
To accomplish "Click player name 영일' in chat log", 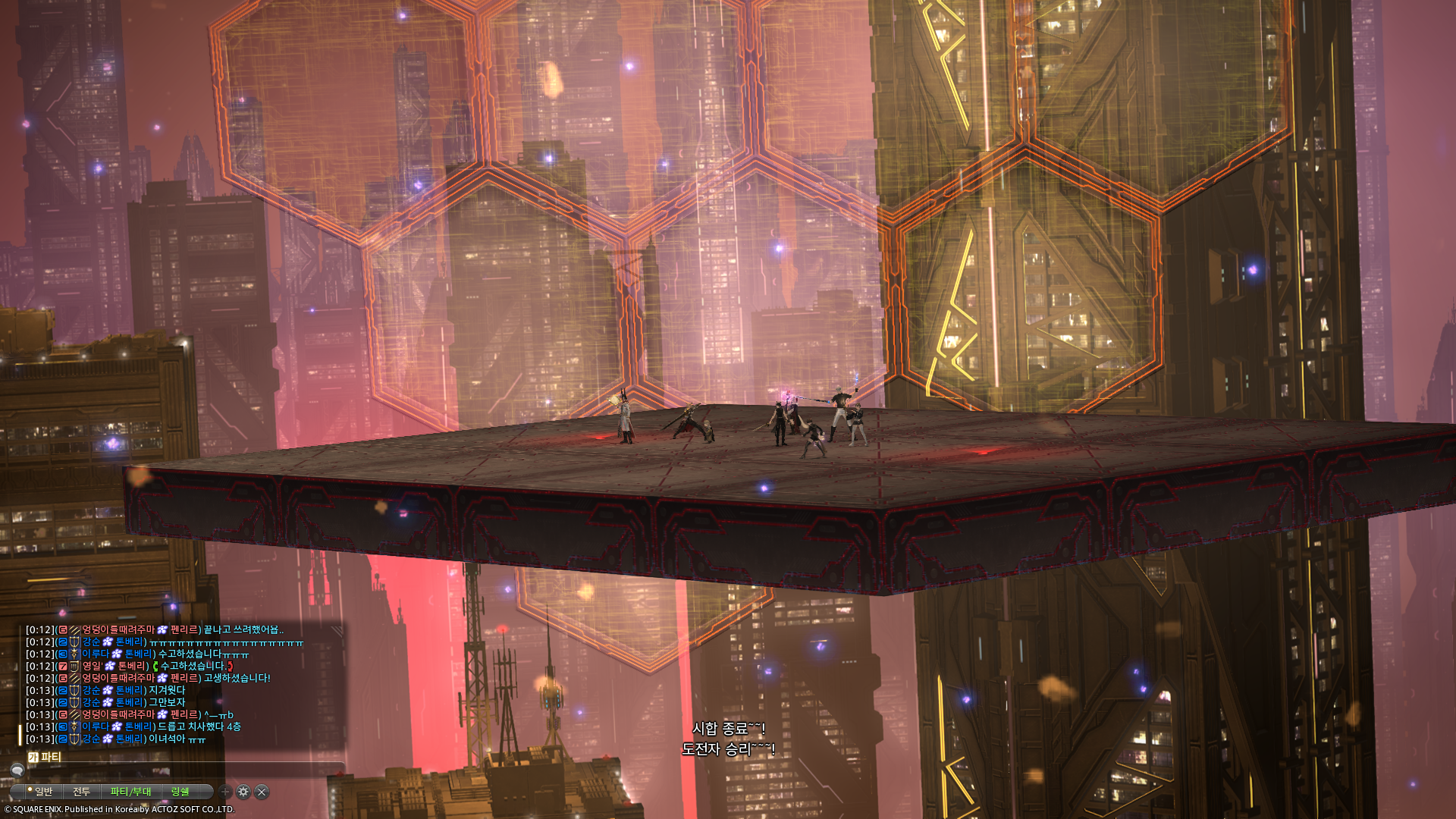I will pos(92,666).
